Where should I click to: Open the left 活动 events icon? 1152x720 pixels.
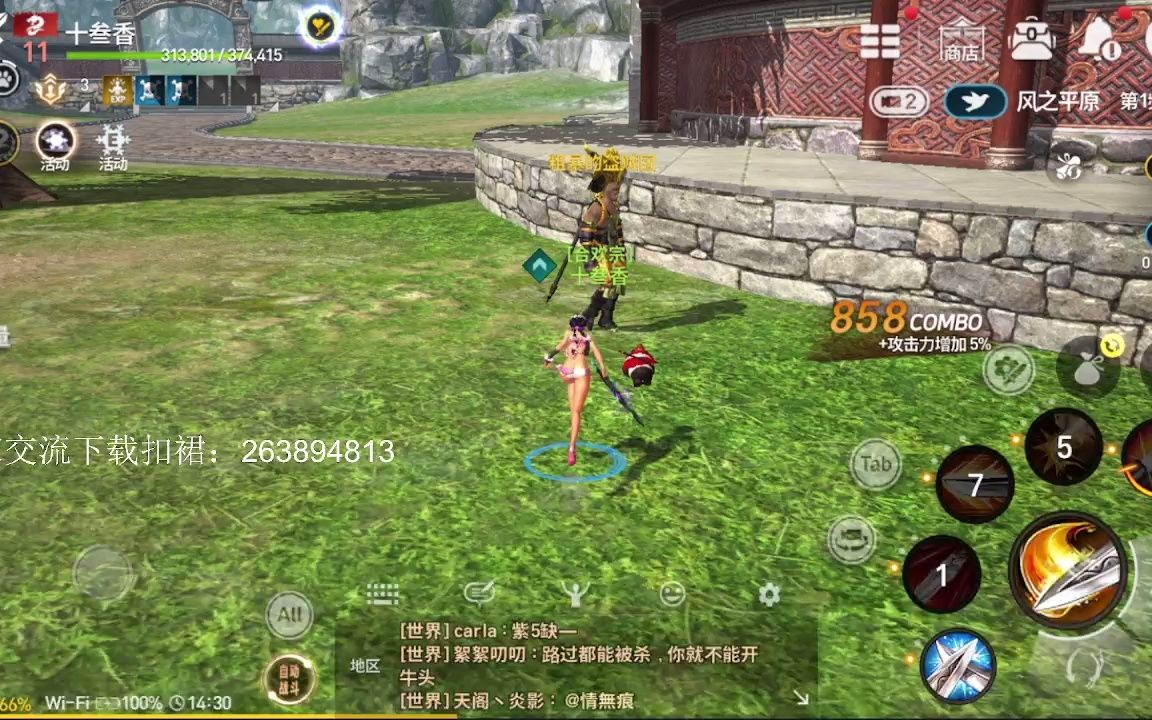click(x=55, y=146)
